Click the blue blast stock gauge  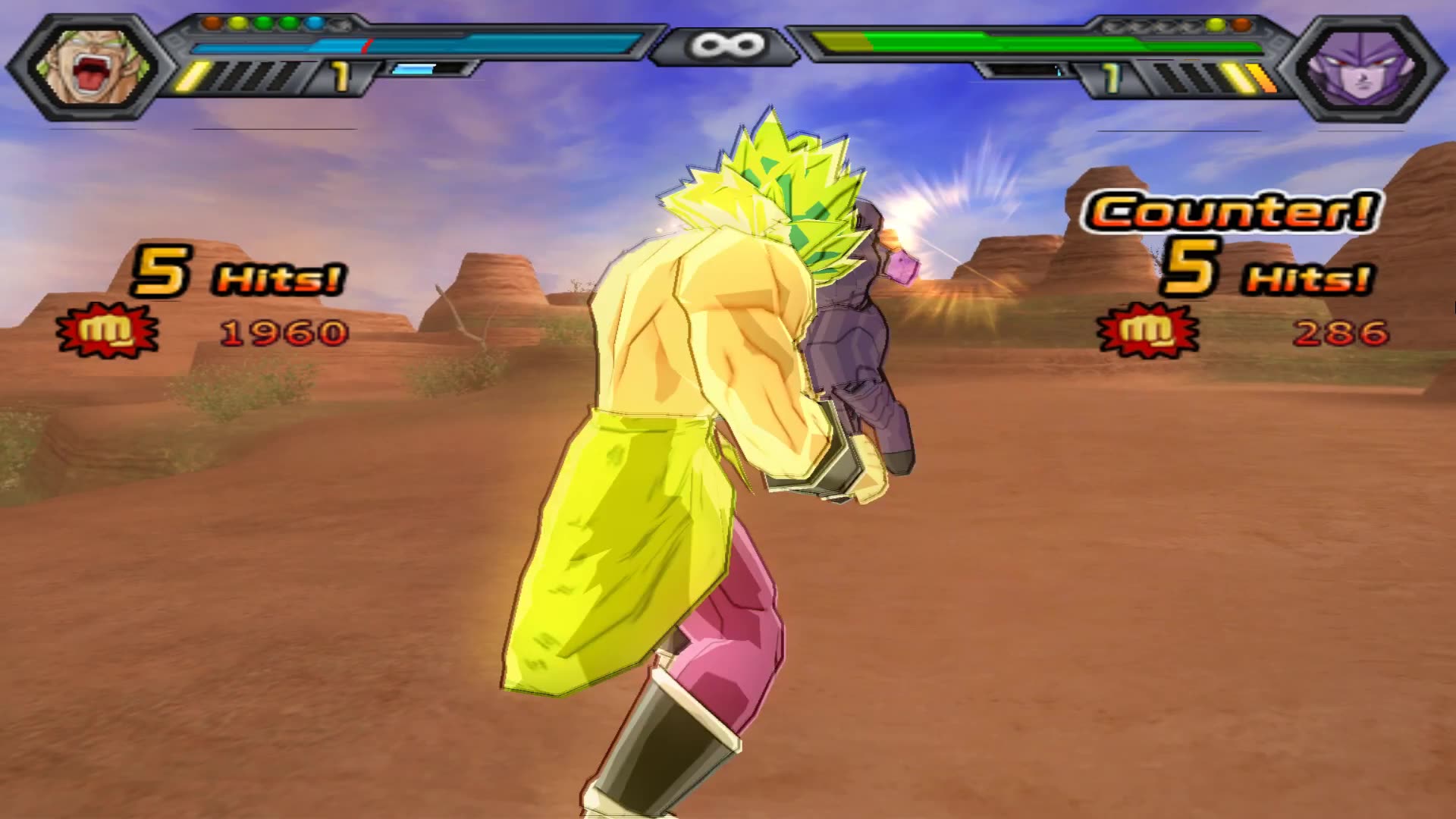point(413,70)
